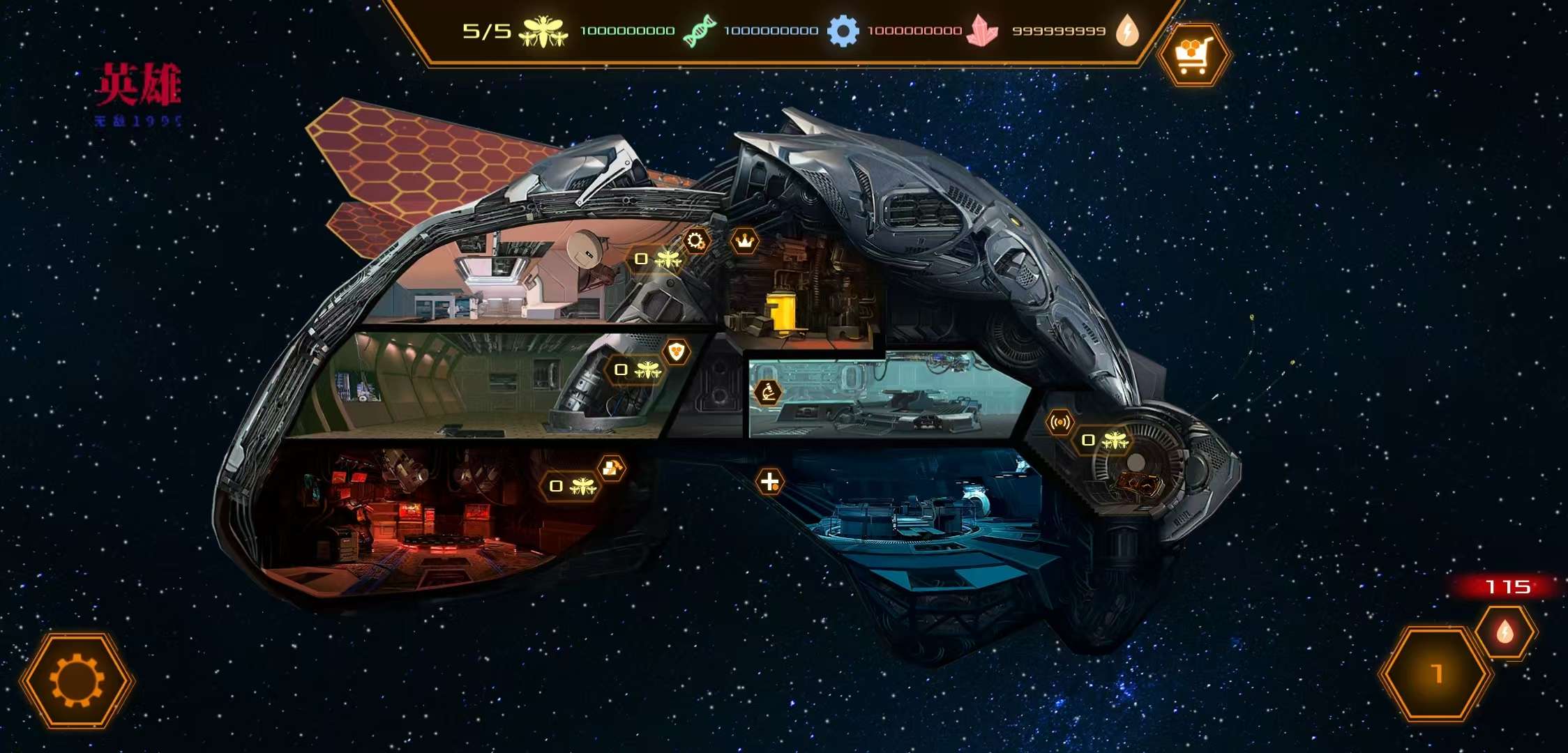
Task: Select the heart shield room icon
Action: tap(676, 351)
